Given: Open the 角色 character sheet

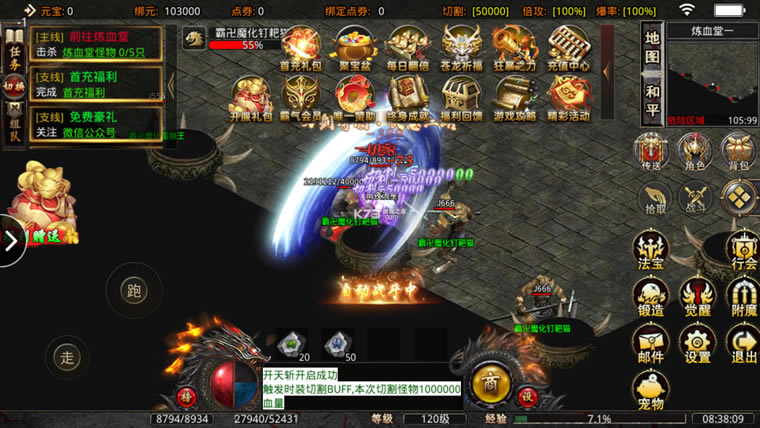Looking at the screenshot, I should (x=695, y=152).
